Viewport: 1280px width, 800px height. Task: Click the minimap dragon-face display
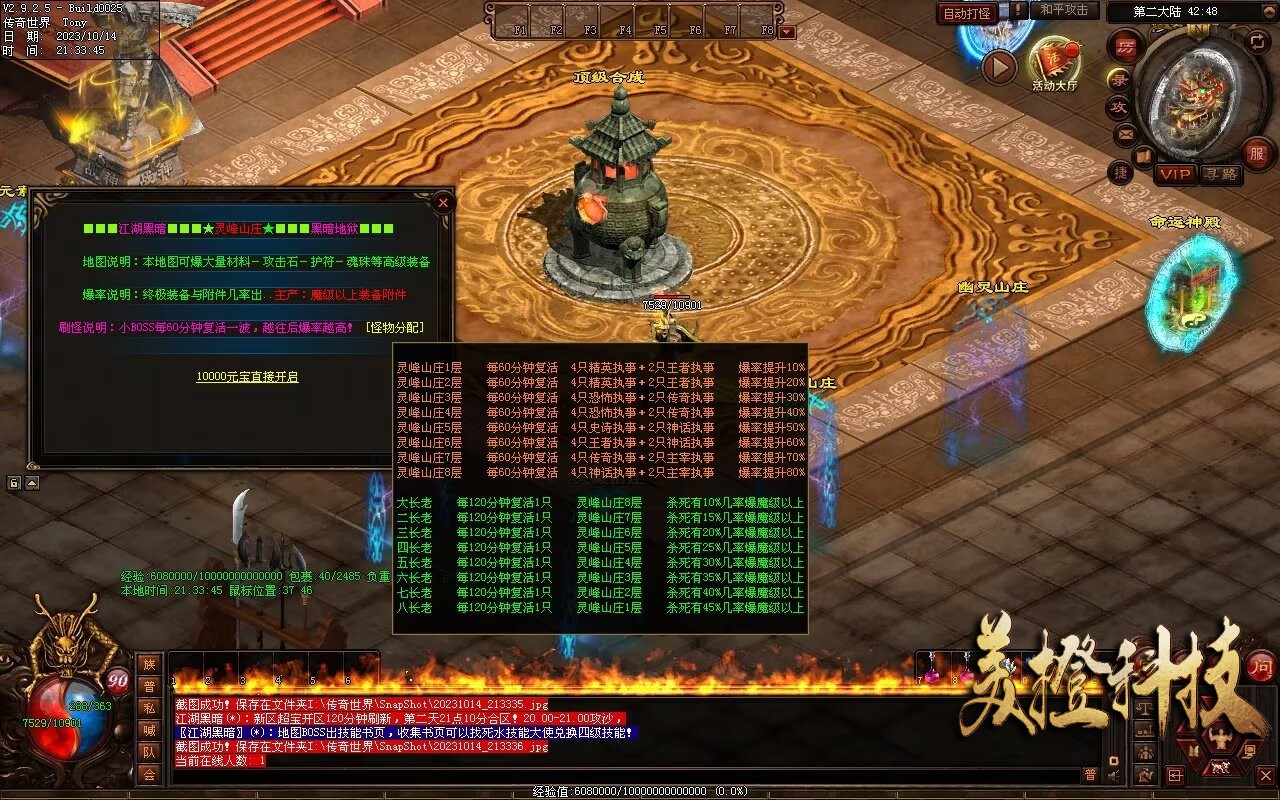[1199, 90]
